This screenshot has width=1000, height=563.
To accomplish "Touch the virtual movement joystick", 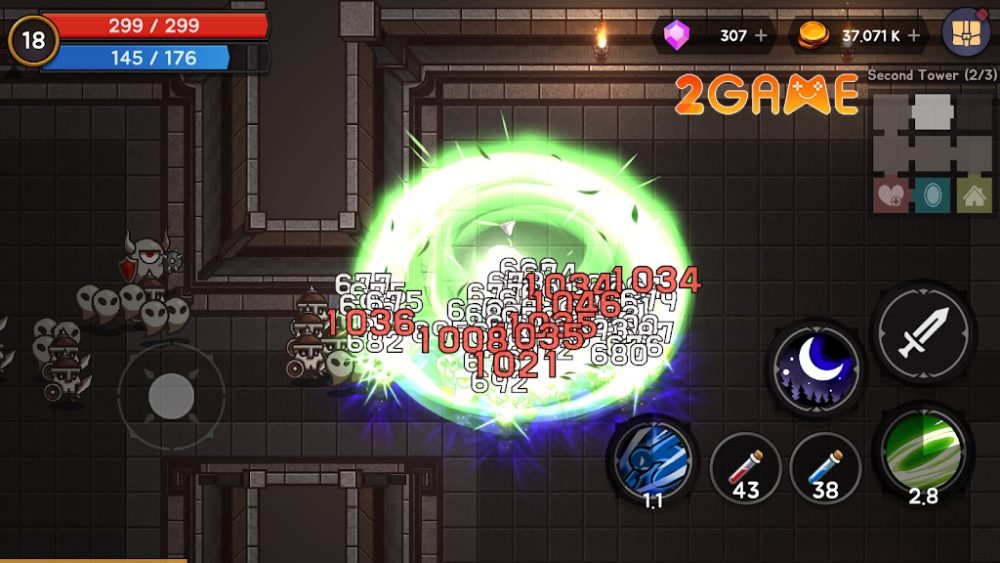I will (x=171, y=397).
